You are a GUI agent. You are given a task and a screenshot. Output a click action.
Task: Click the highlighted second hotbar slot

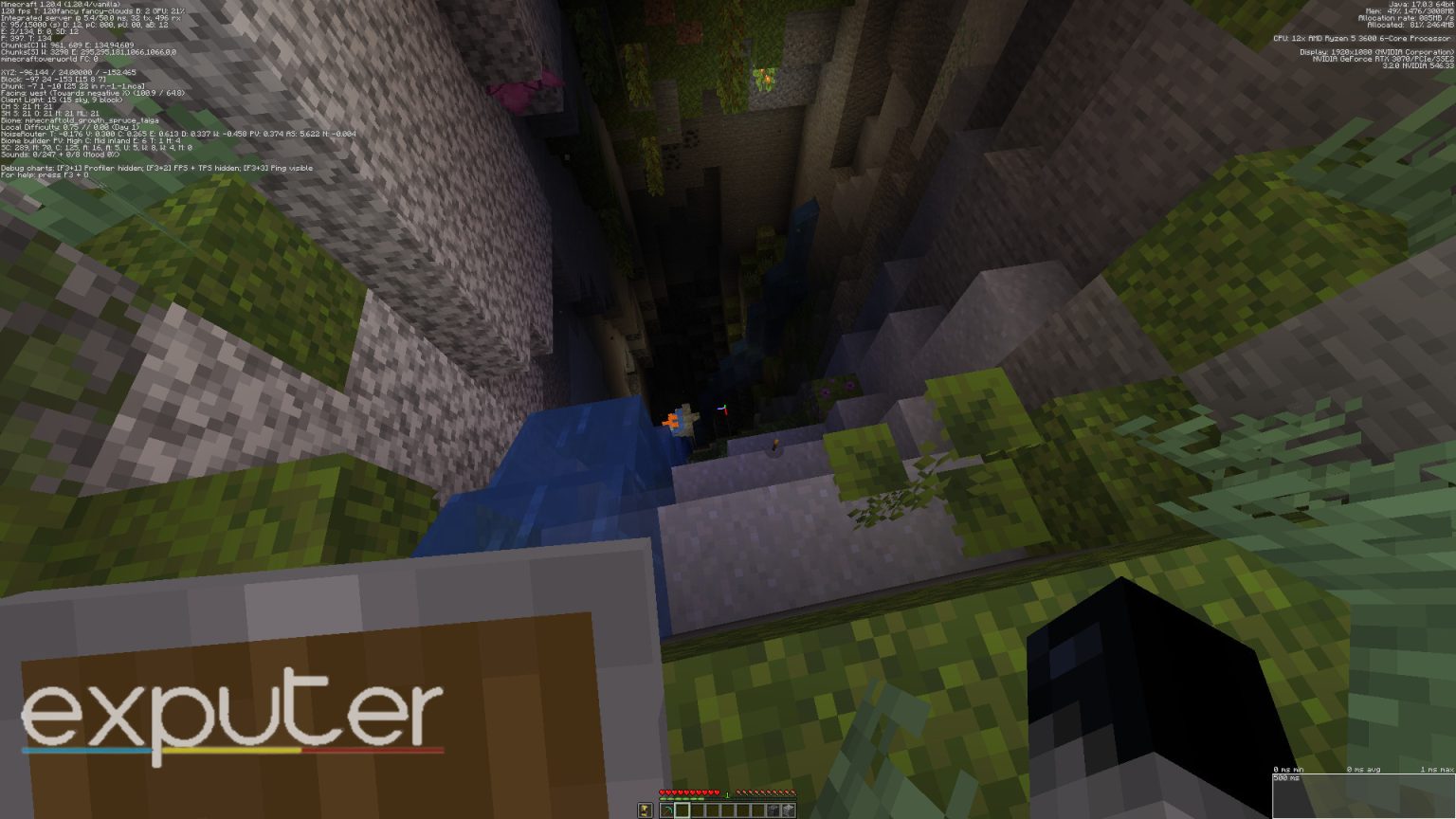pos(682,810)
